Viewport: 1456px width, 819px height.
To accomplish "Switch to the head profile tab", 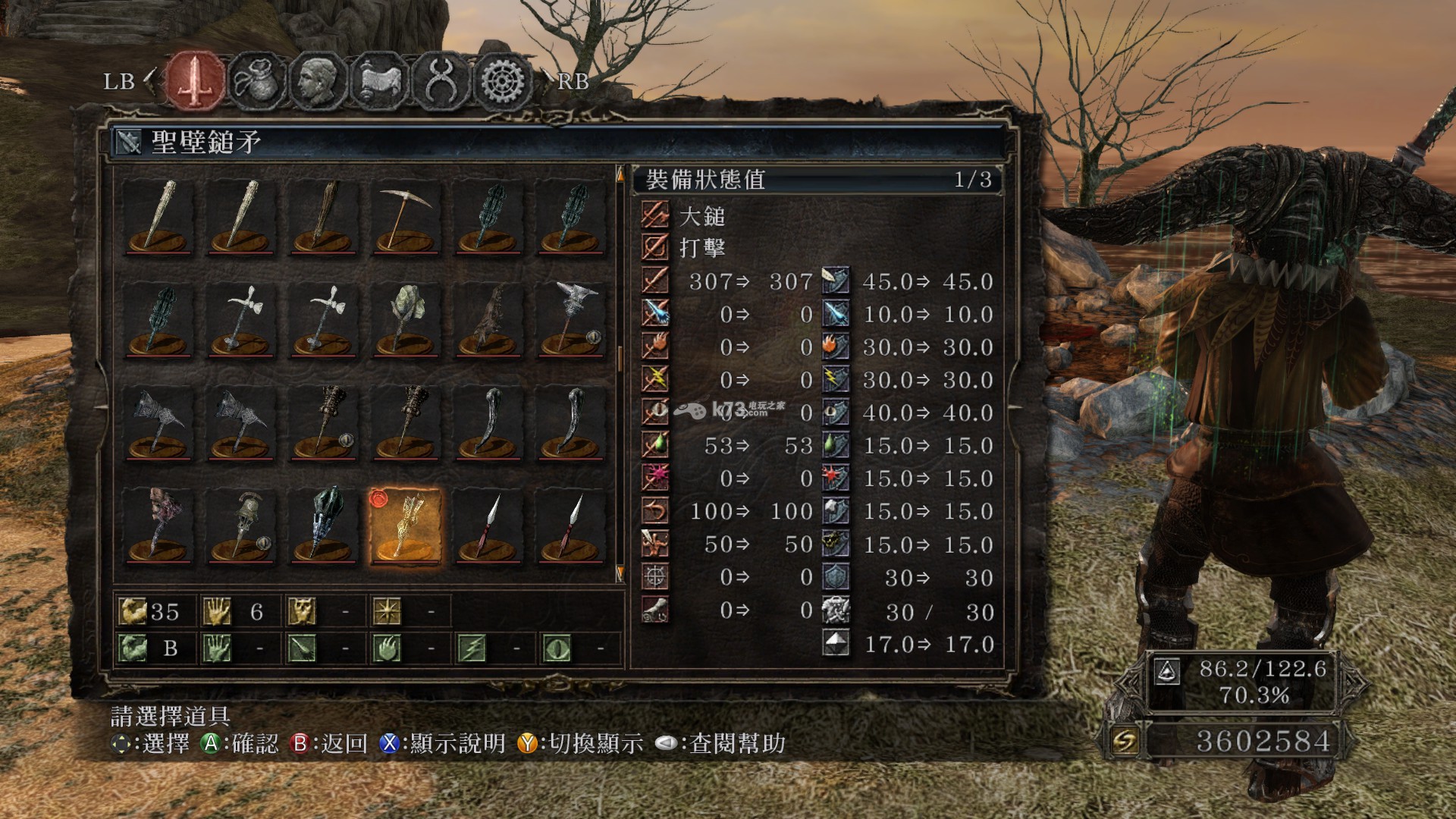I will (318, 80).
